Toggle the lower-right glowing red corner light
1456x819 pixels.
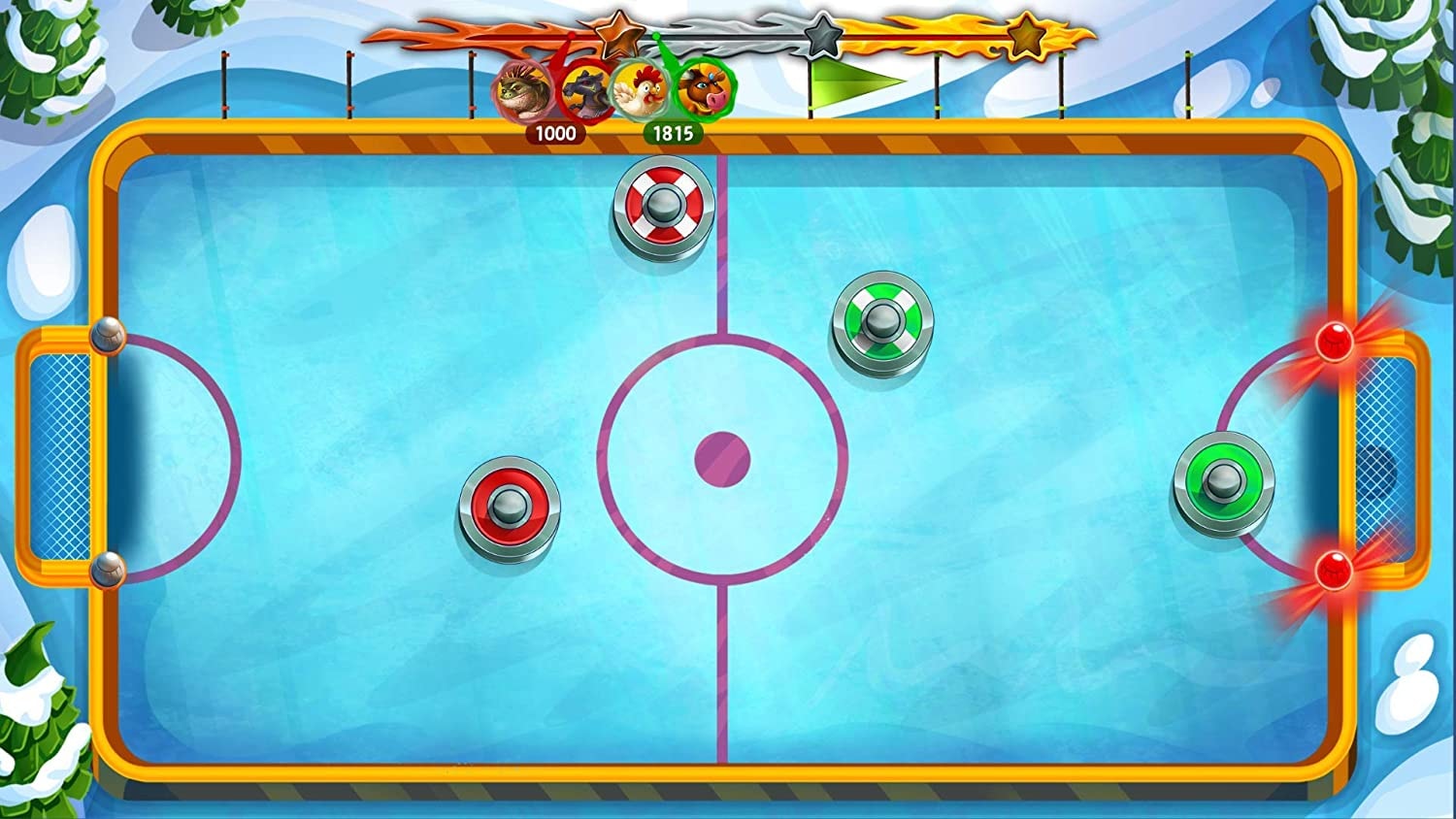tap(1337, 570)
